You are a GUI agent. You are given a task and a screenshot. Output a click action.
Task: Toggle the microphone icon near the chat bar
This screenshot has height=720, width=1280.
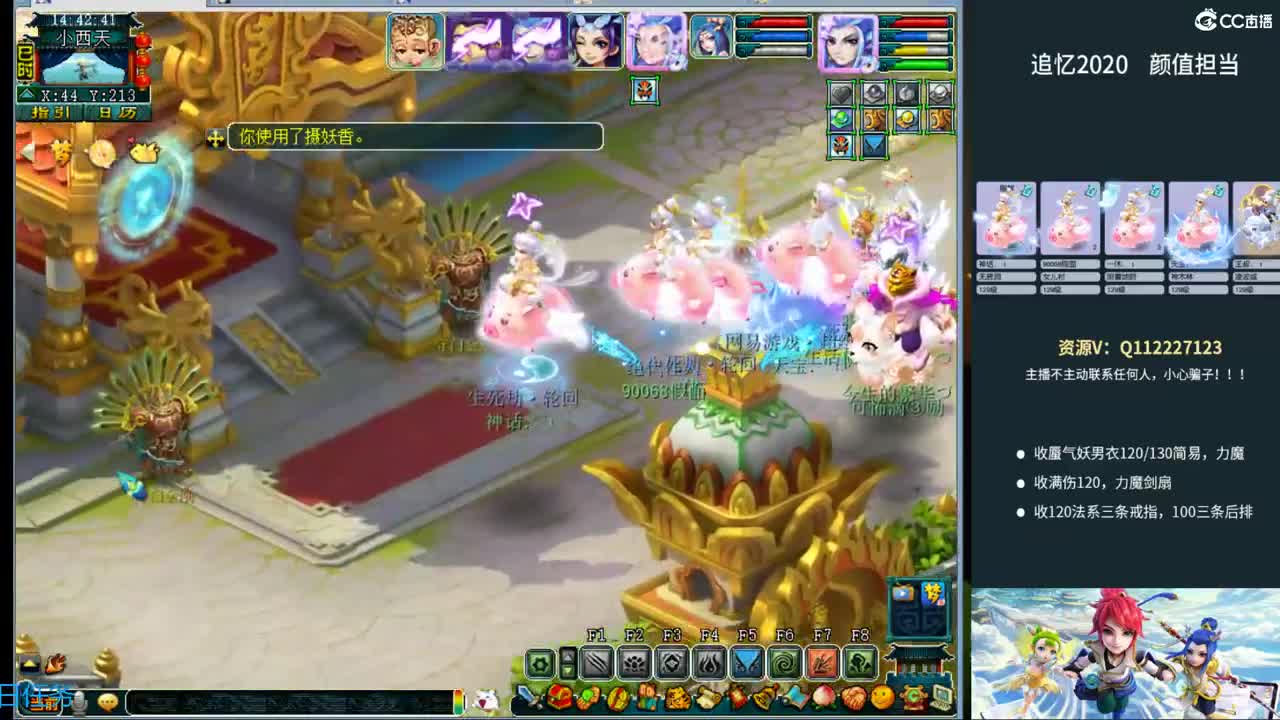(x=79, y=702)
